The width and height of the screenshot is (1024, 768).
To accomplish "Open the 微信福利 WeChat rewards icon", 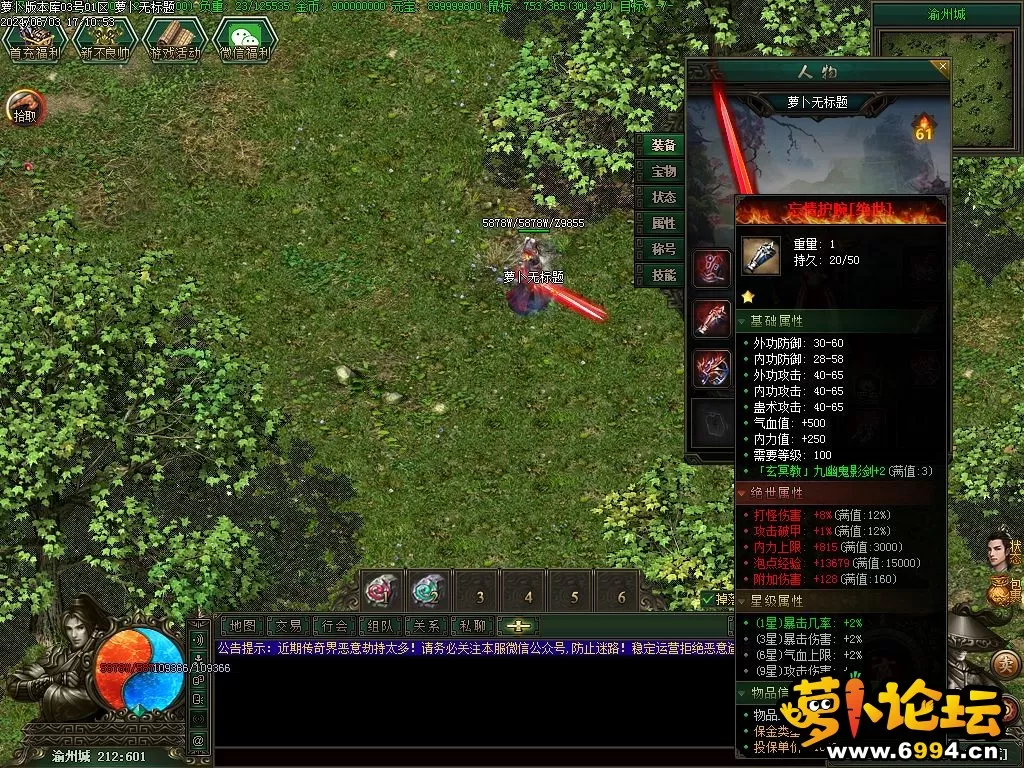I will pos(243,40).
